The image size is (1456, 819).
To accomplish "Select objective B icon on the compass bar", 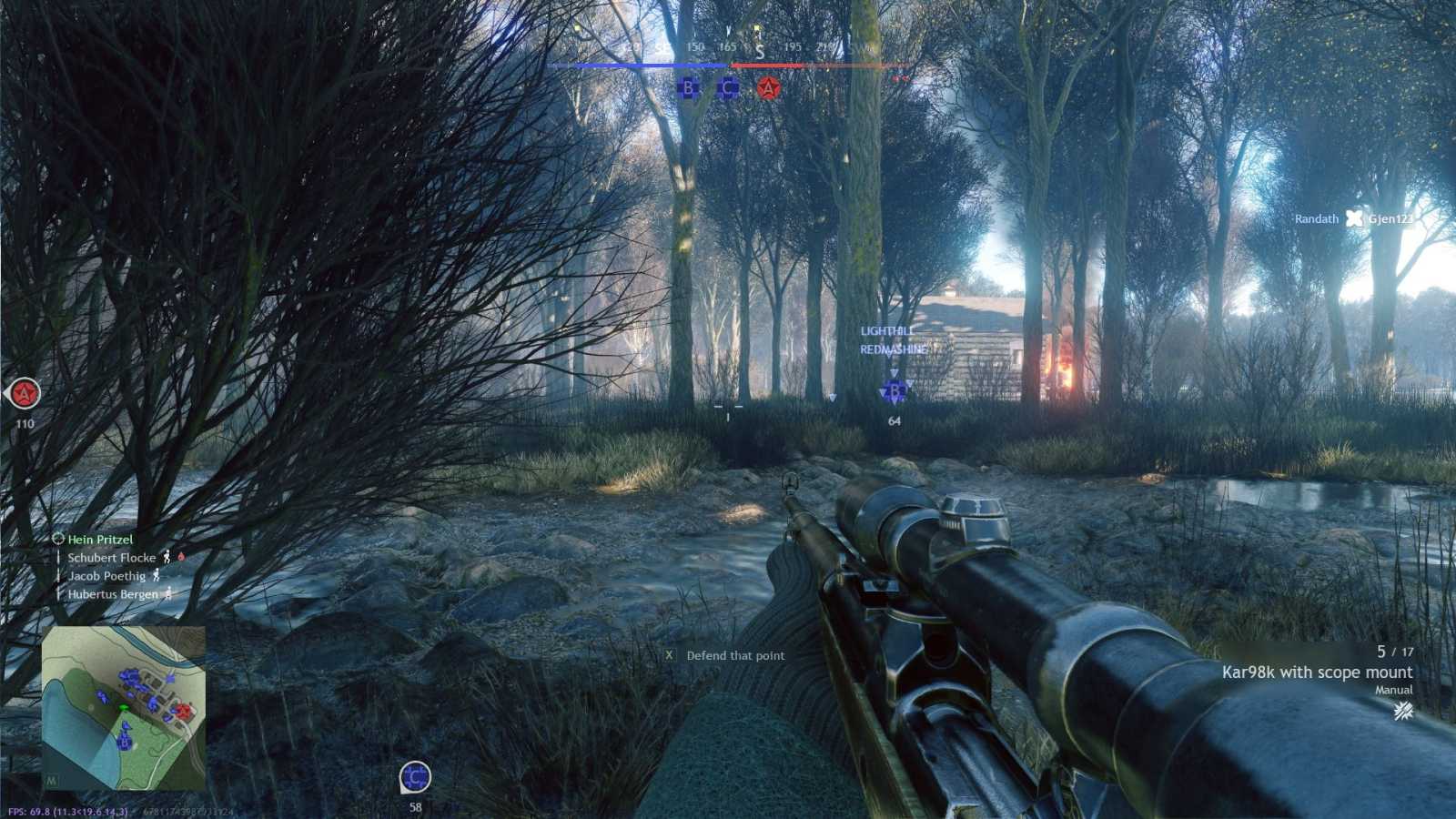I will 689,88.
